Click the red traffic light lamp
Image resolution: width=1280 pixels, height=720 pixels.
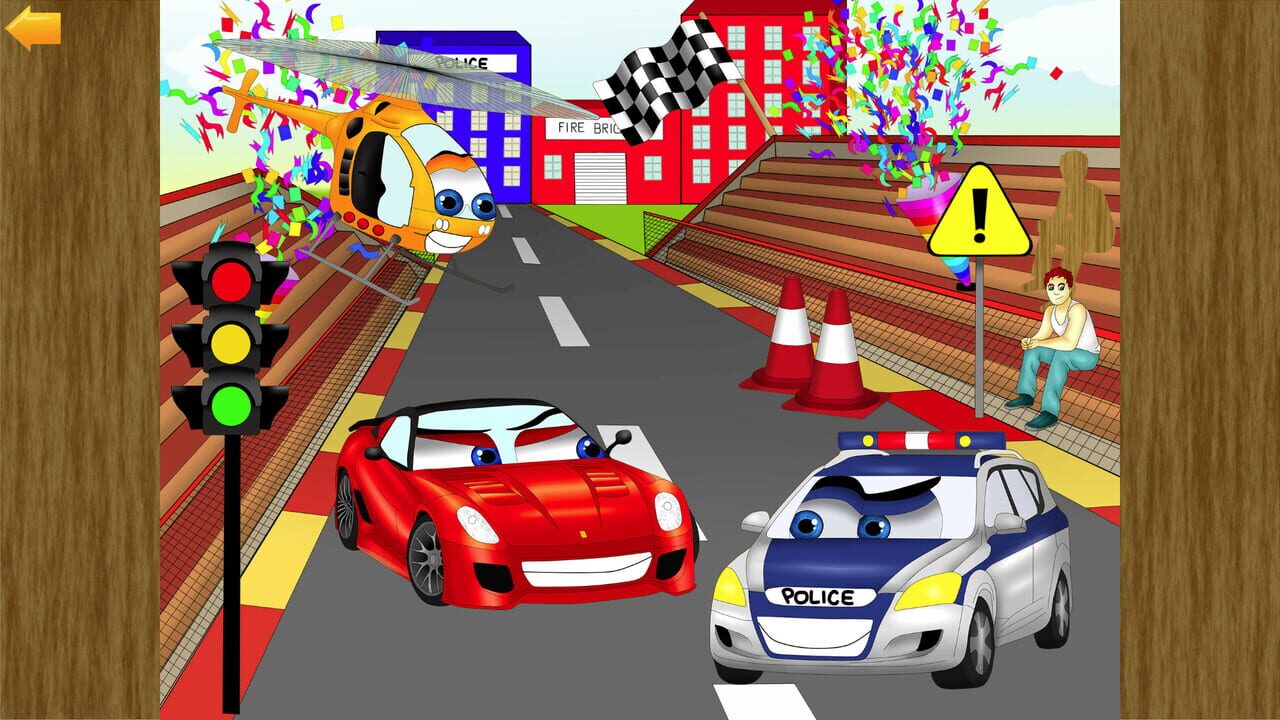(x=231, y=282)
